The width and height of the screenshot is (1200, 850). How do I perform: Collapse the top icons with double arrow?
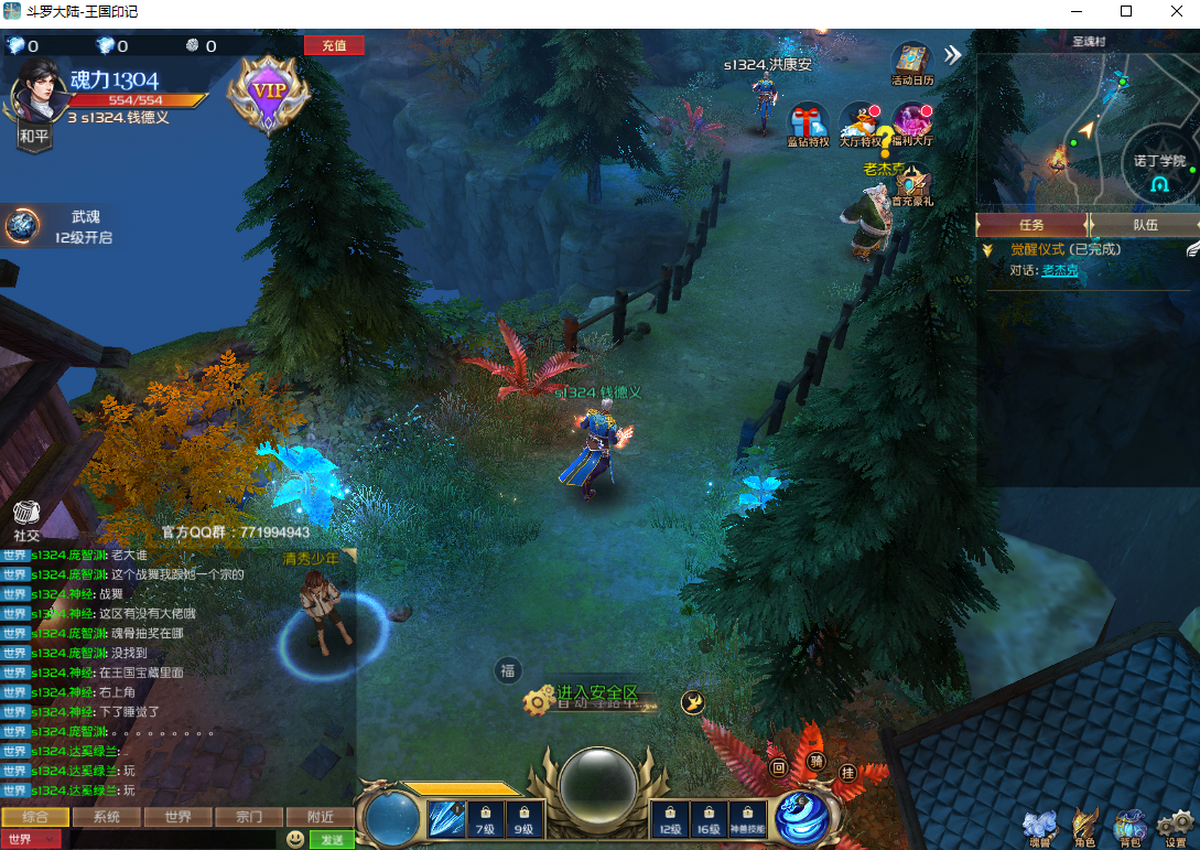tap(953, 55)
